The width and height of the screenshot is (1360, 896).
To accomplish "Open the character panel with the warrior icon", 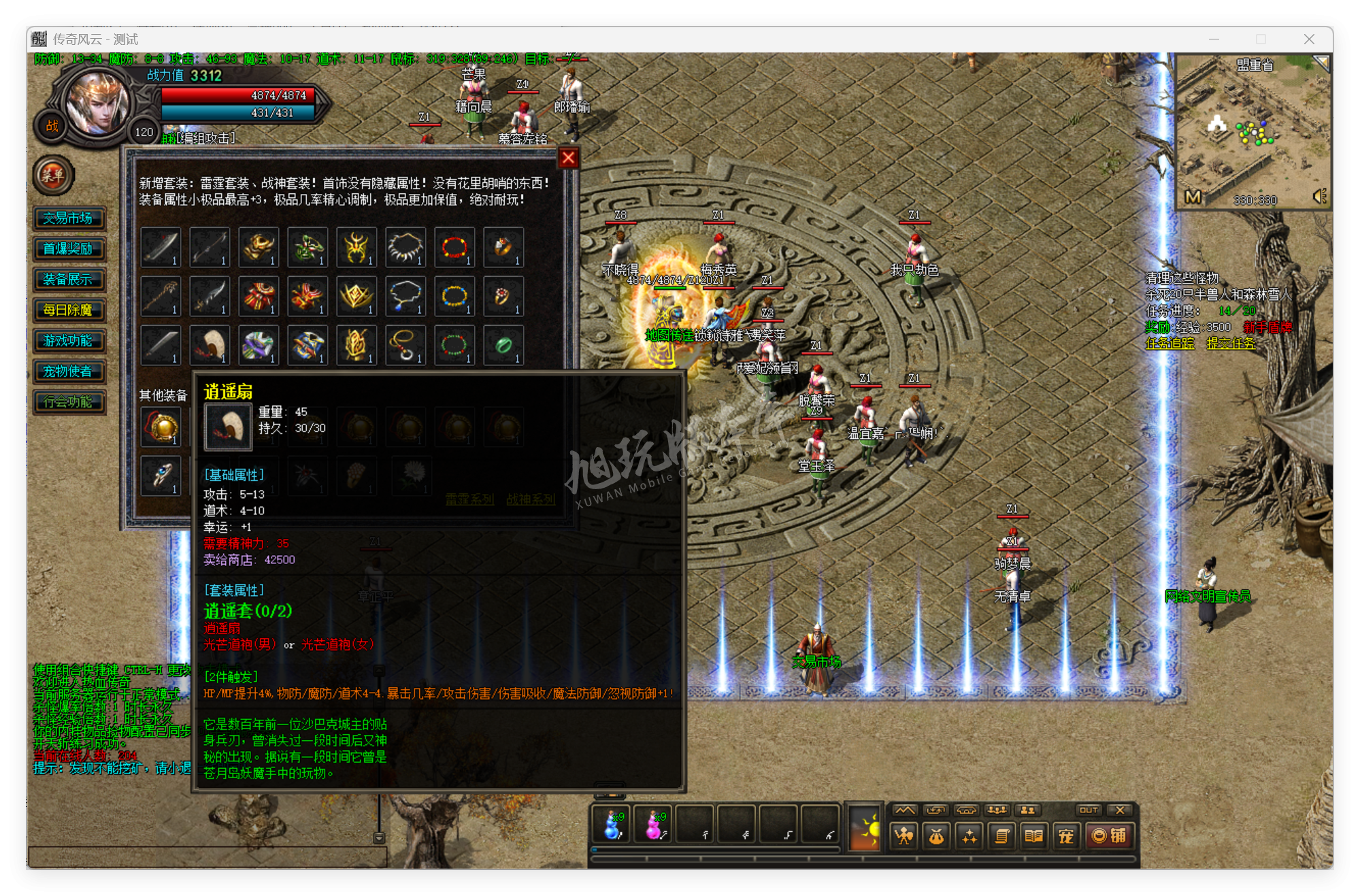I will [905, 837].
